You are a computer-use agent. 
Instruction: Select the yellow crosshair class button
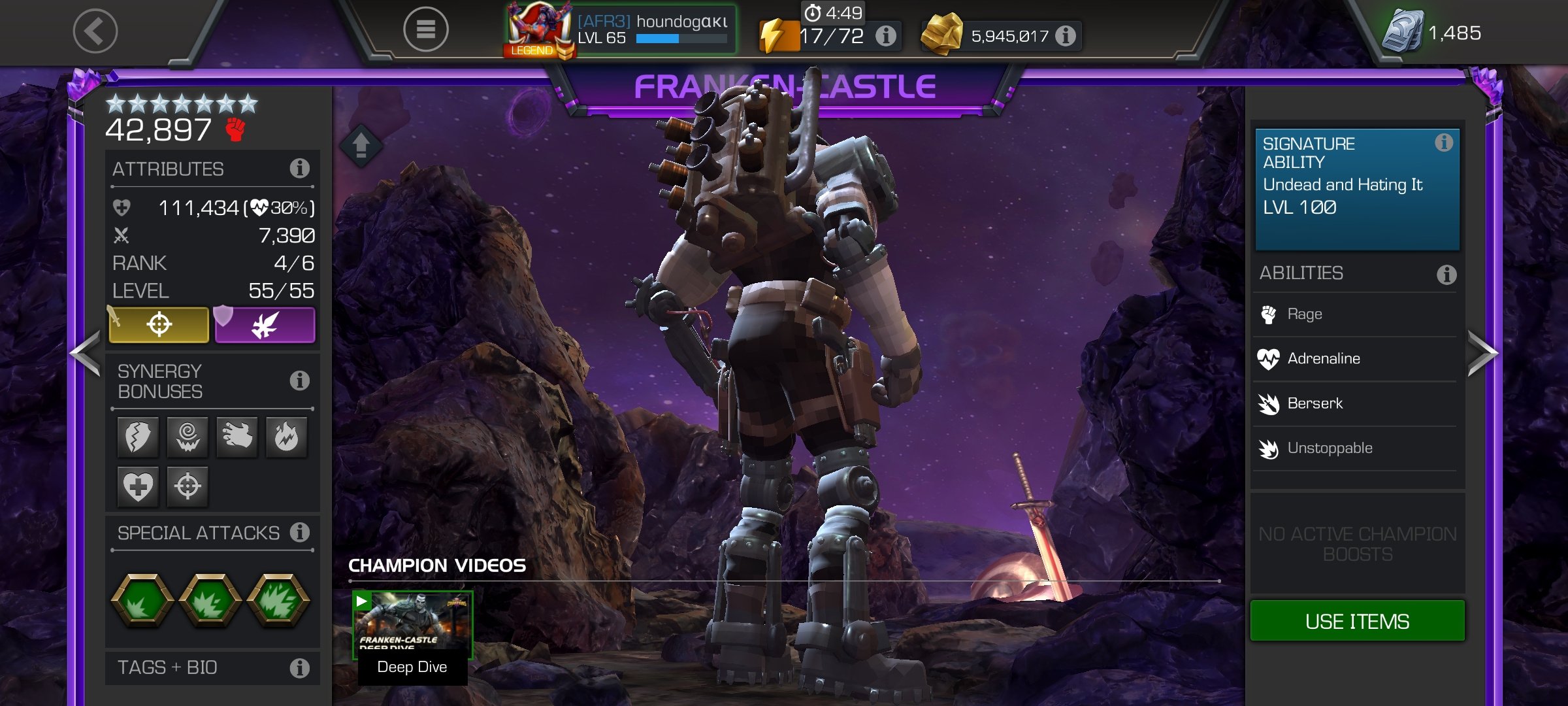(159, 324)
